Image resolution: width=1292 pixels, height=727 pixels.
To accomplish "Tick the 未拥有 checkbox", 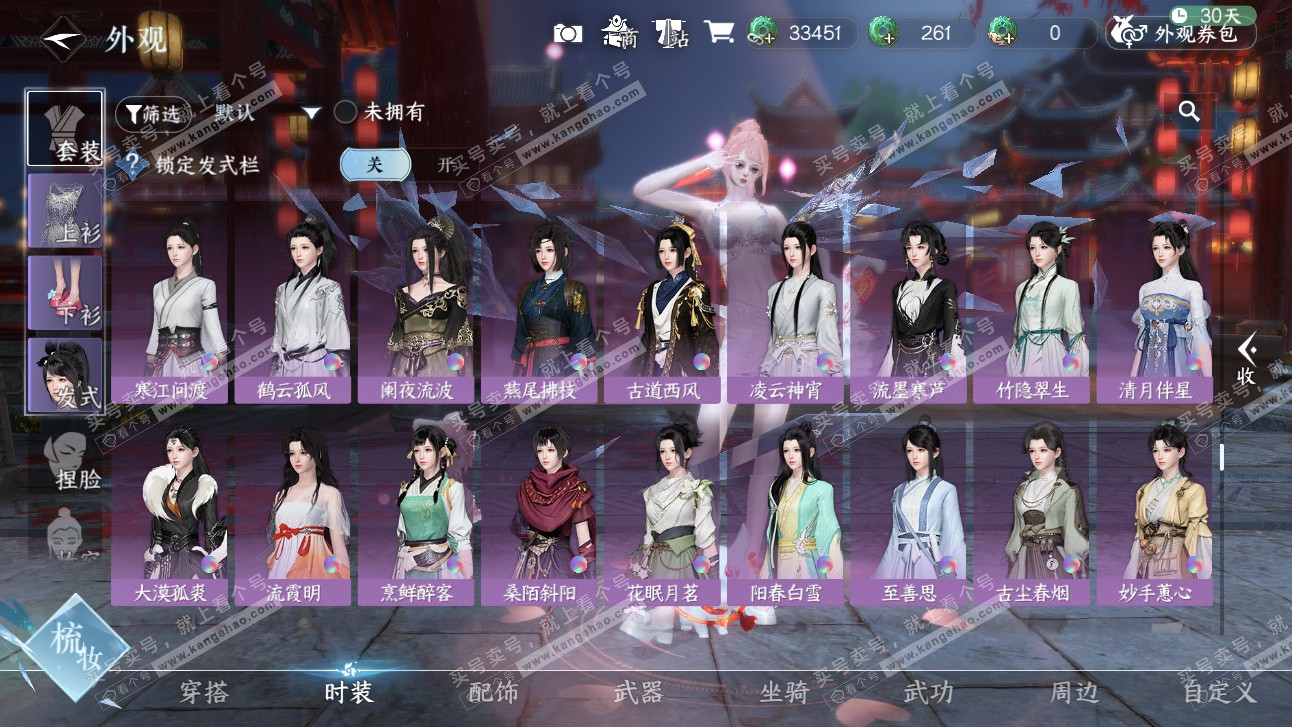I will (345, 112).
